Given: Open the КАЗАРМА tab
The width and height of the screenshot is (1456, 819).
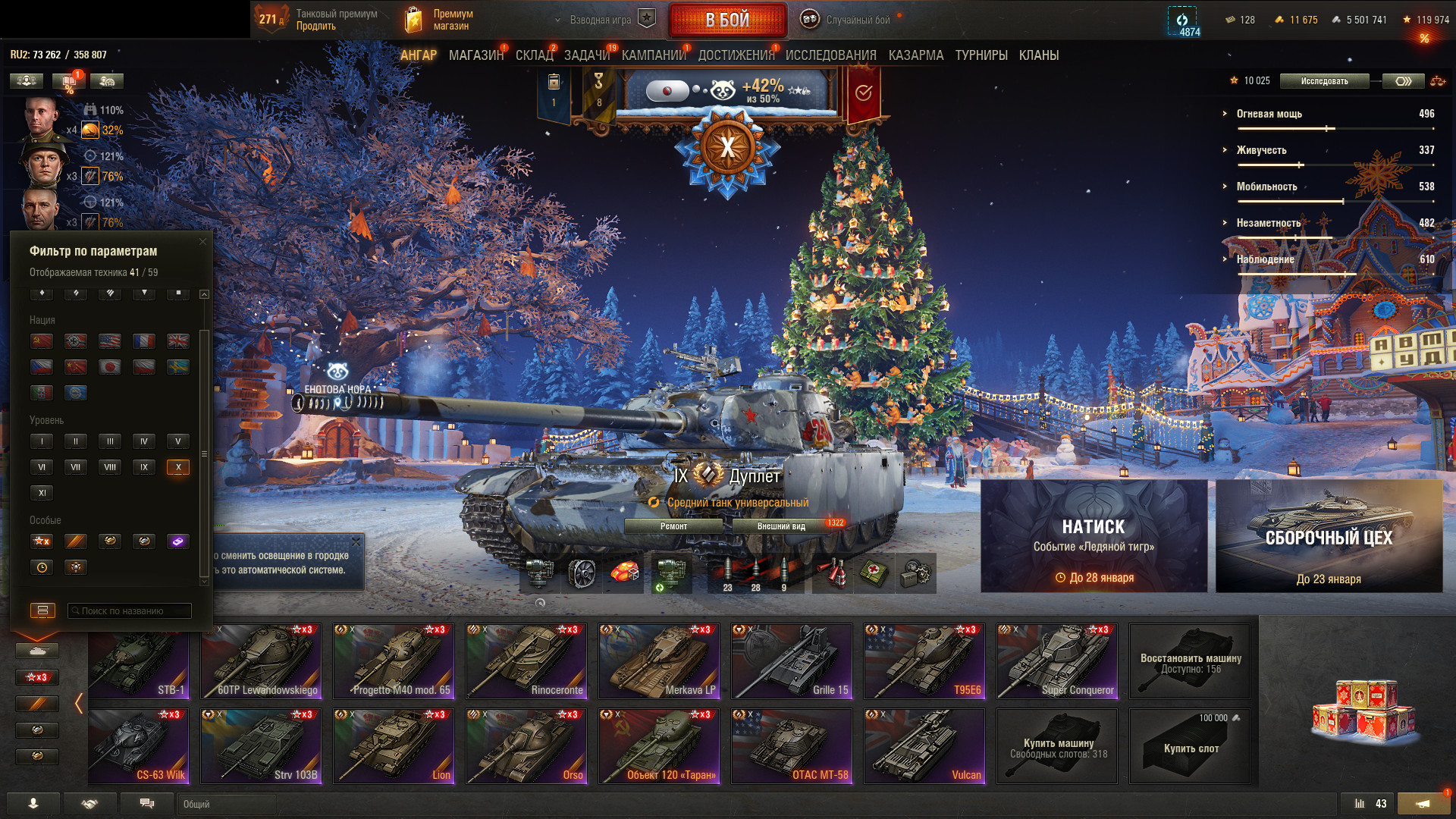Looking at the screenshot, I should [916, 55].
